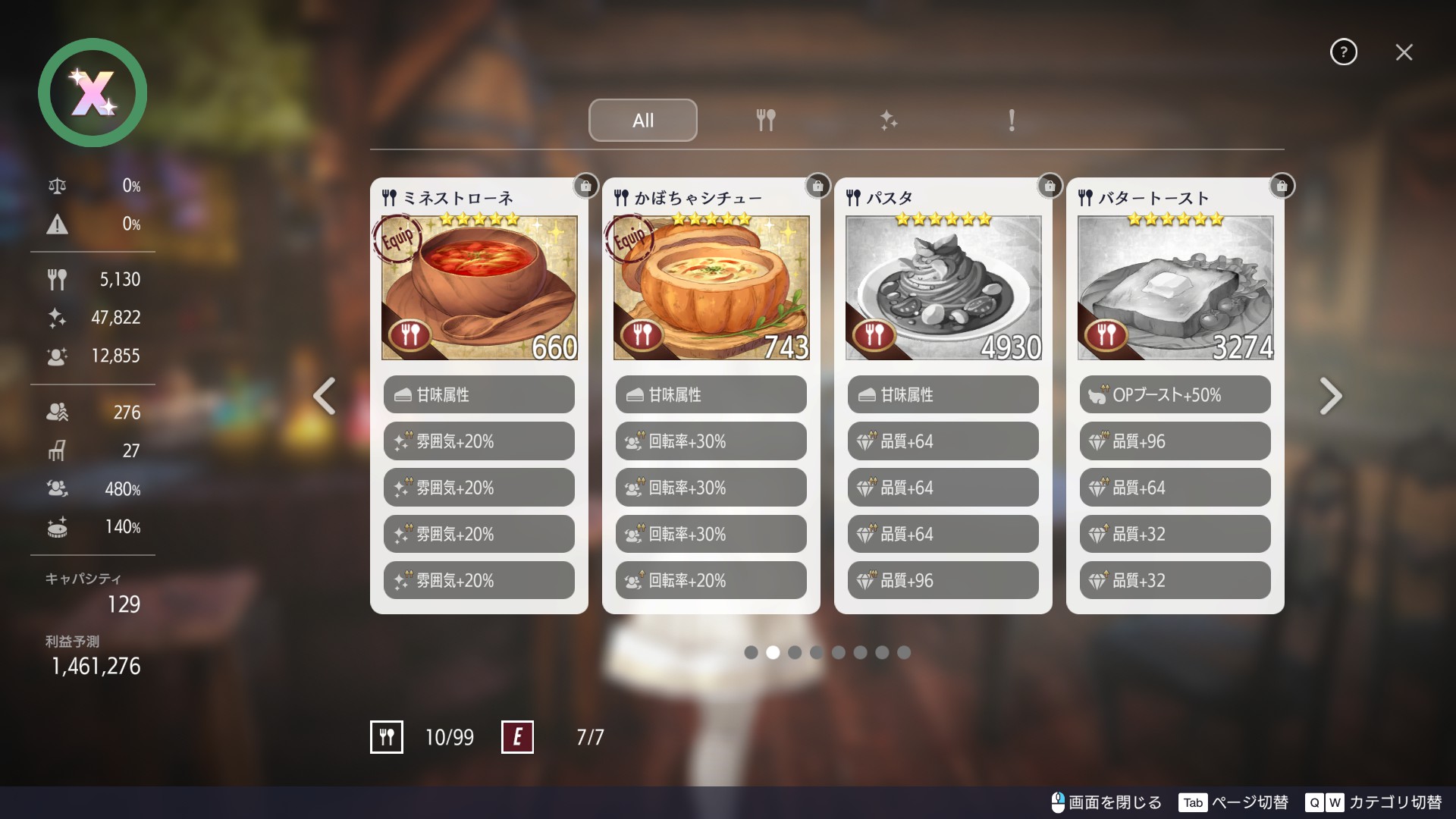Toggle the lock on バタートースト card
1456x819 pixels.
point(1282,186)
